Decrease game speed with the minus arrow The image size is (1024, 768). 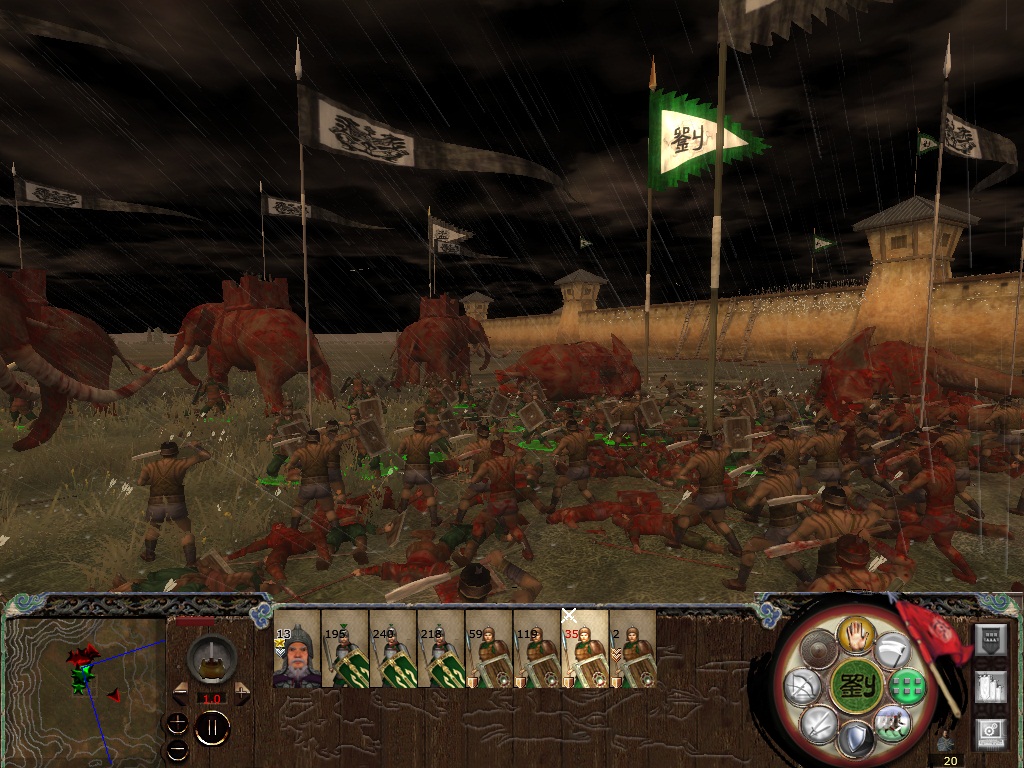pos(180,692)
